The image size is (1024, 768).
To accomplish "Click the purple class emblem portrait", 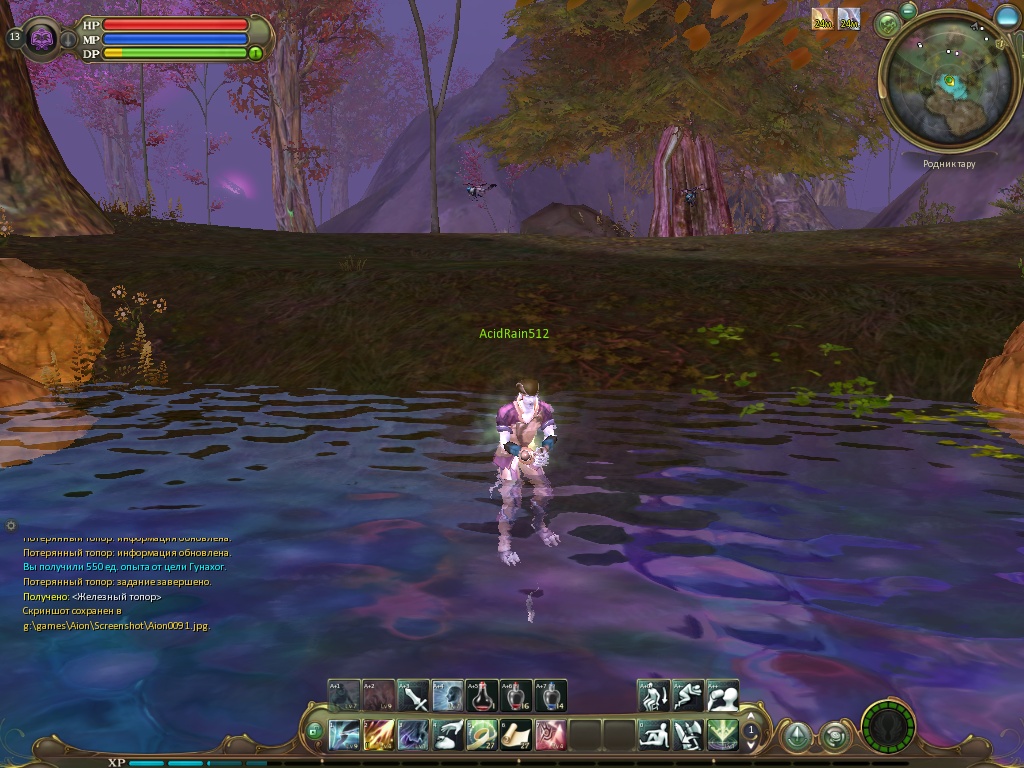I will tap(42, 38).
